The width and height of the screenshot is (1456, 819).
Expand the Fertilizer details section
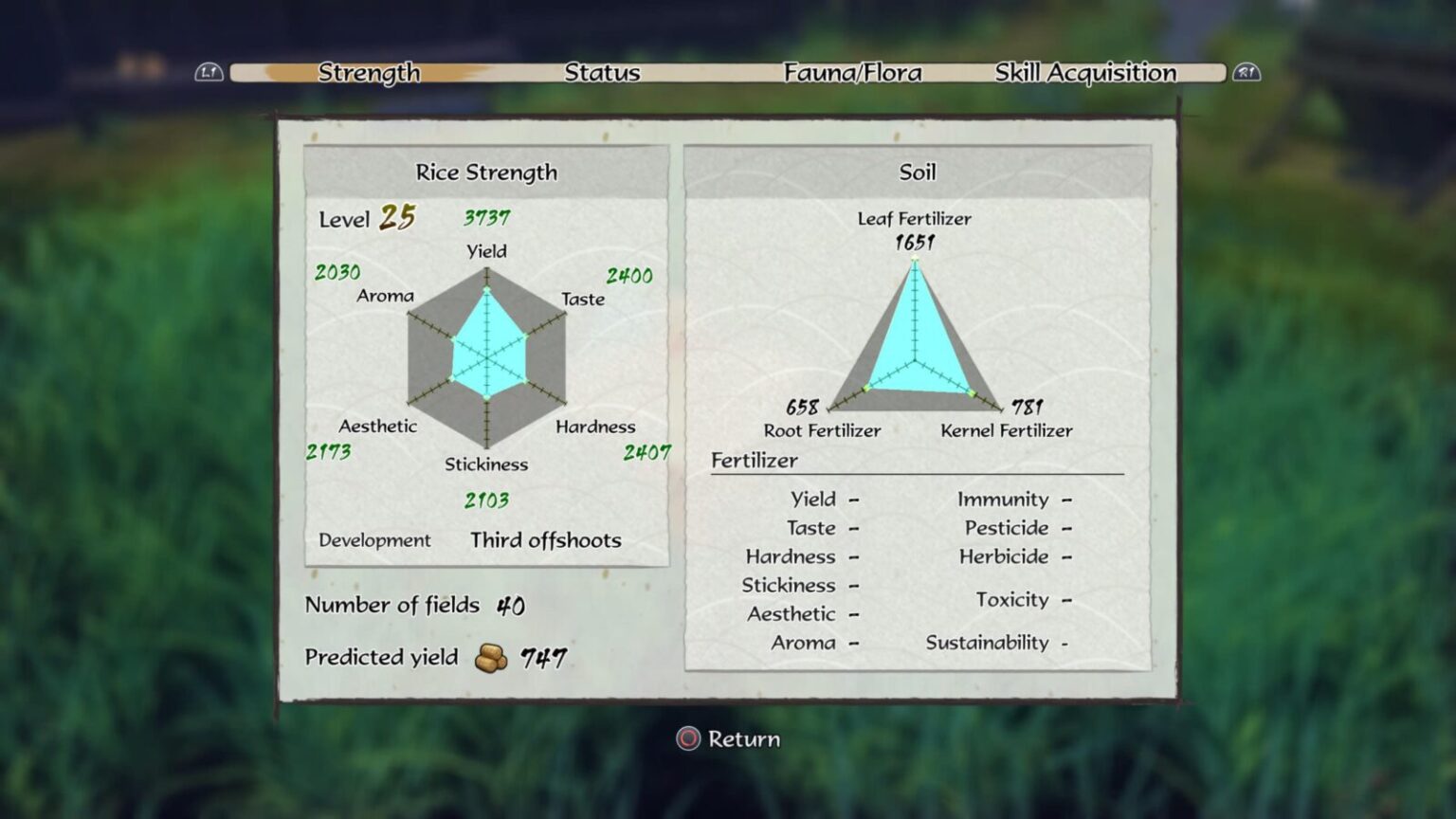pyautogui.click(x=756, y=460)
